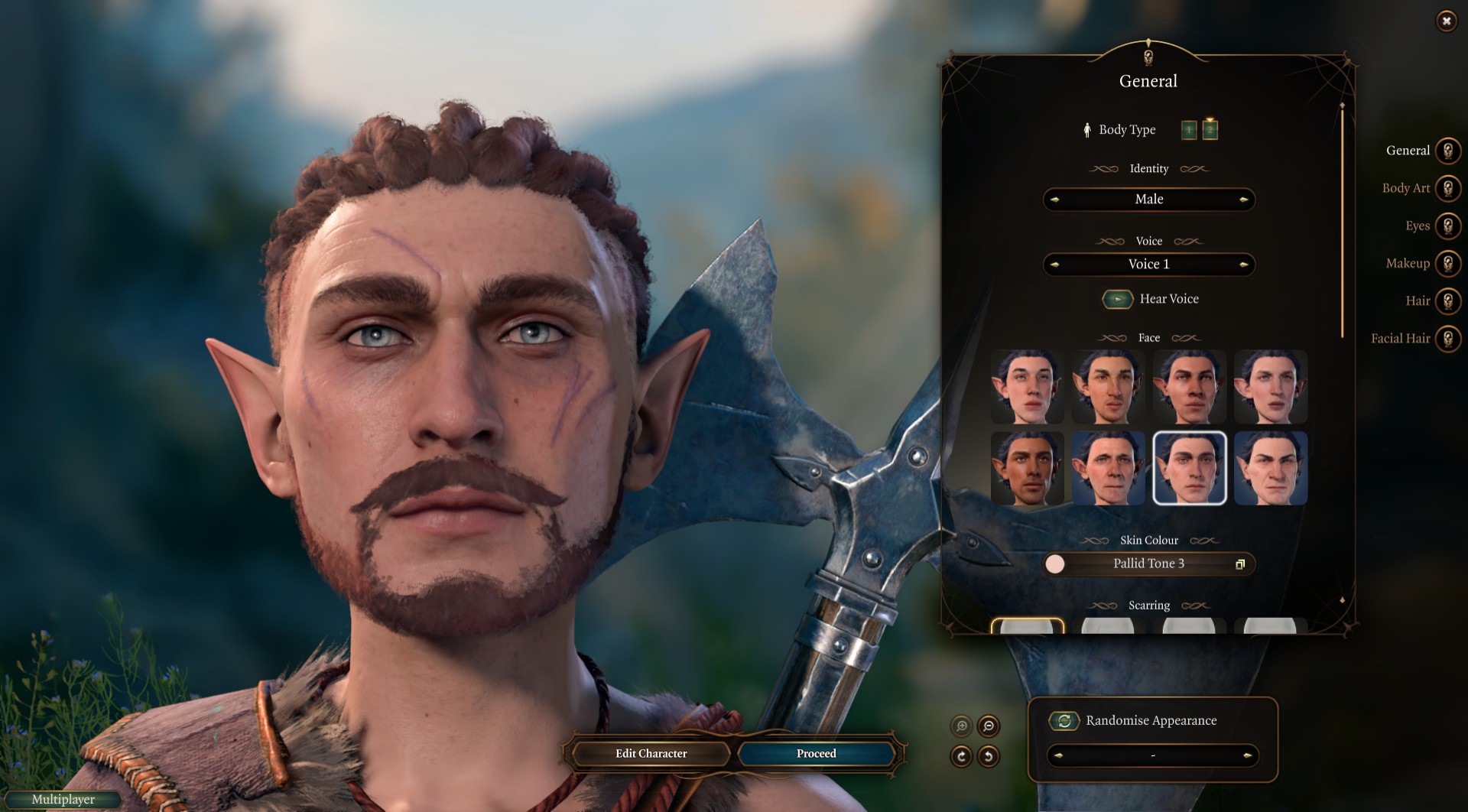This screenshot has height=812, width=1468.
Task: Zoom the camera in on character
Action: (962, 726)
